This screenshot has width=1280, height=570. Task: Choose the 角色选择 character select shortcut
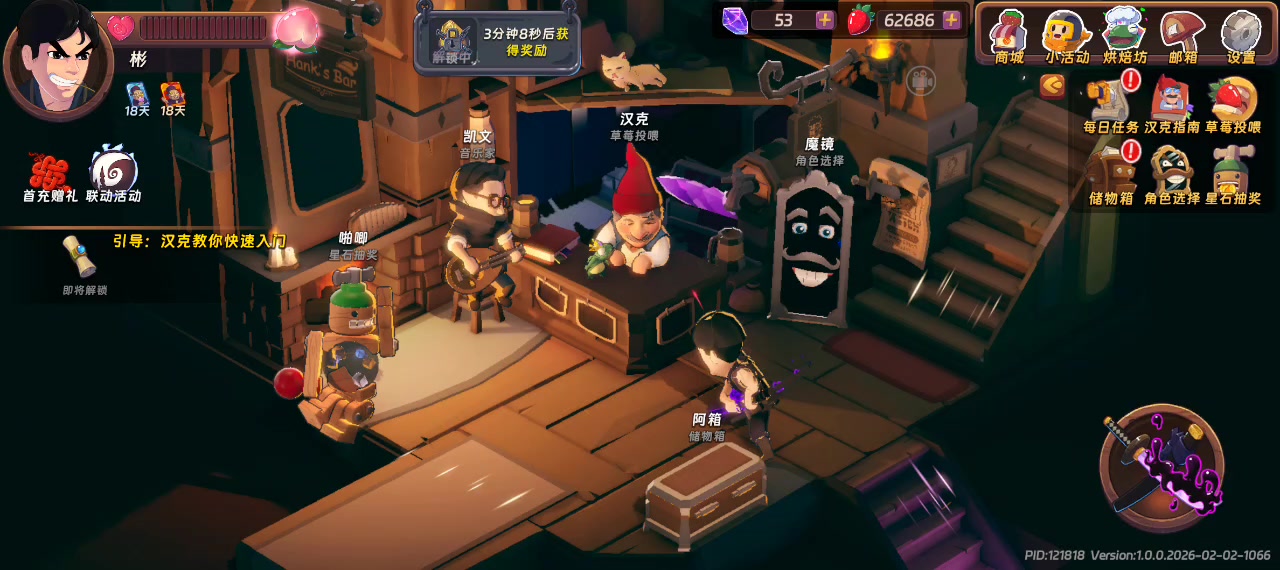pos(1171,175)
